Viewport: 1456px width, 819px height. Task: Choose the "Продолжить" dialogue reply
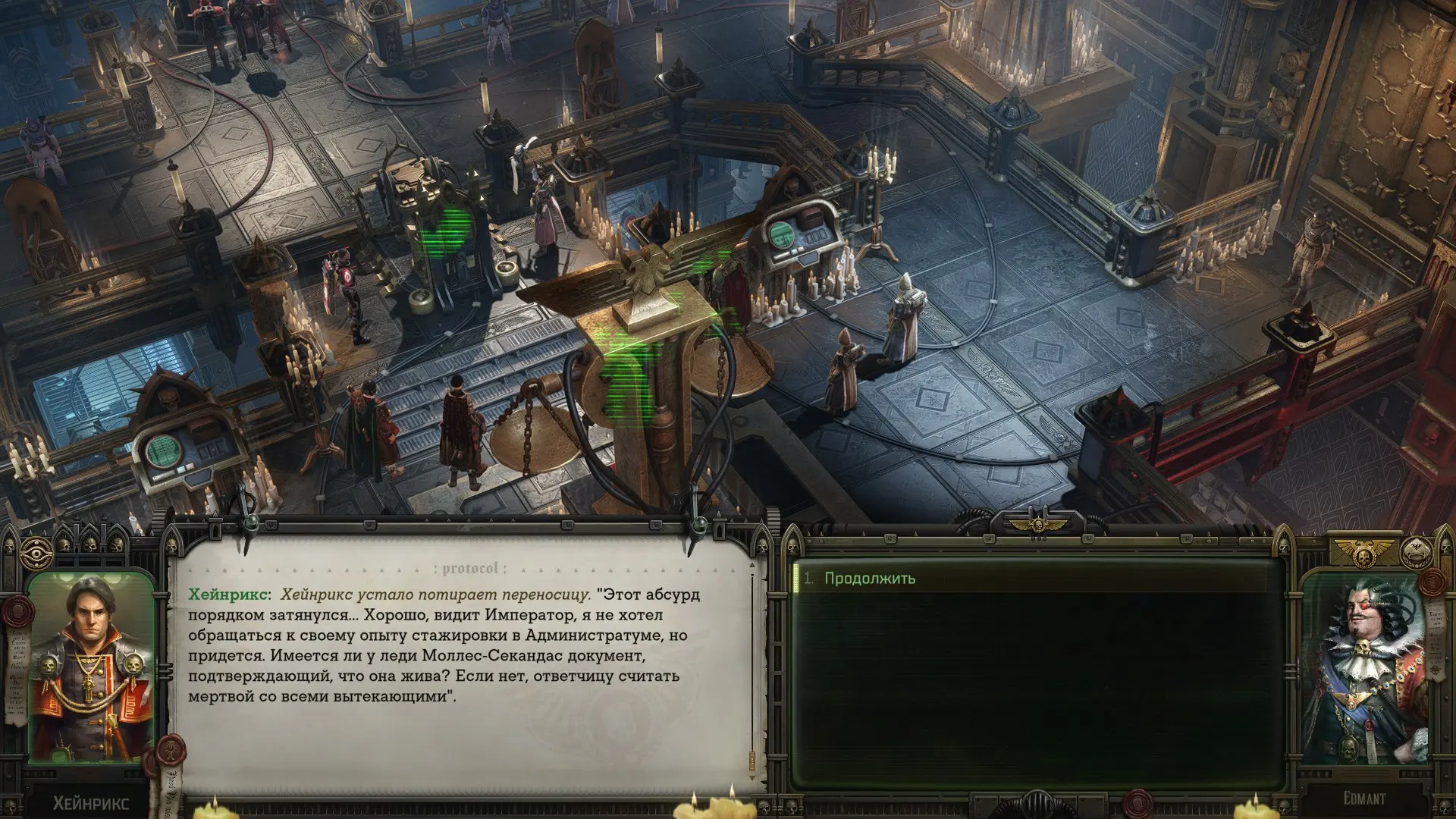[x=869, y=579]
